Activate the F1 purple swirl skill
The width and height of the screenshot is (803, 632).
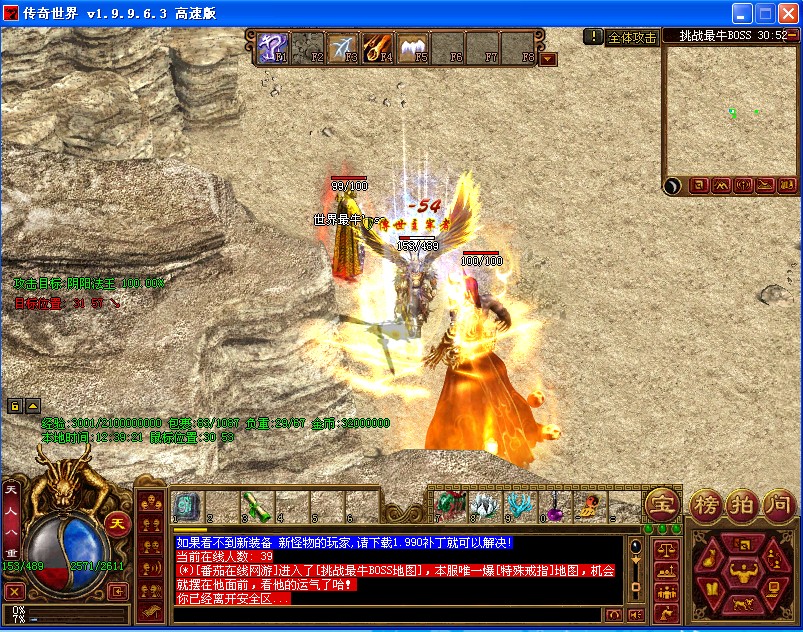tap(273, 47)
